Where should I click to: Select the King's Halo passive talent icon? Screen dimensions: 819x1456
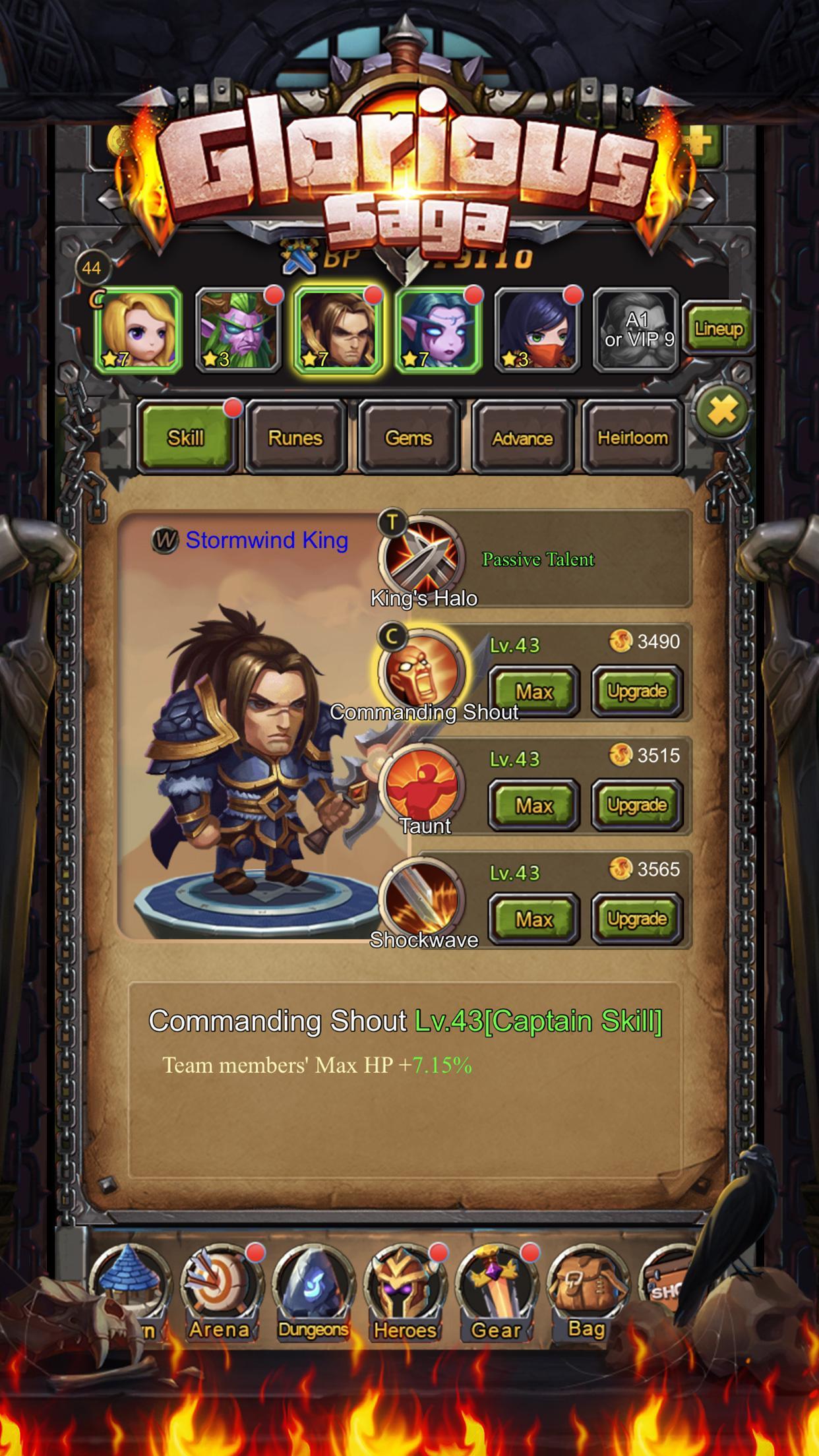point(422,556)
